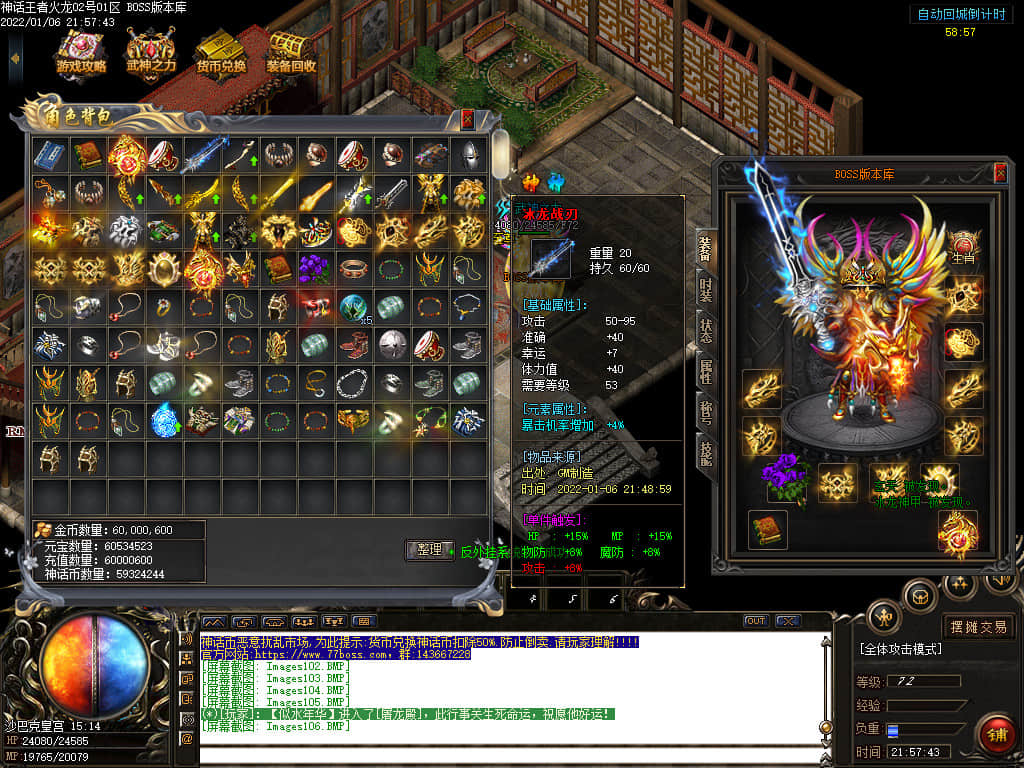The height and width of the screenshot is (768, 1024).
Task: Open 摆摊交易 stall trading
Action: click(x=979, y=627)
